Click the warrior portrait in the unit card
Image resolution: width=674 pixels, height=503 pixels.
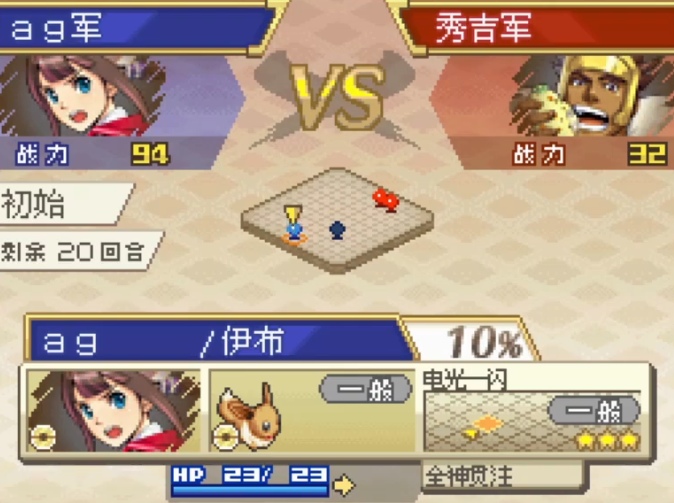[x=112, y=410]
